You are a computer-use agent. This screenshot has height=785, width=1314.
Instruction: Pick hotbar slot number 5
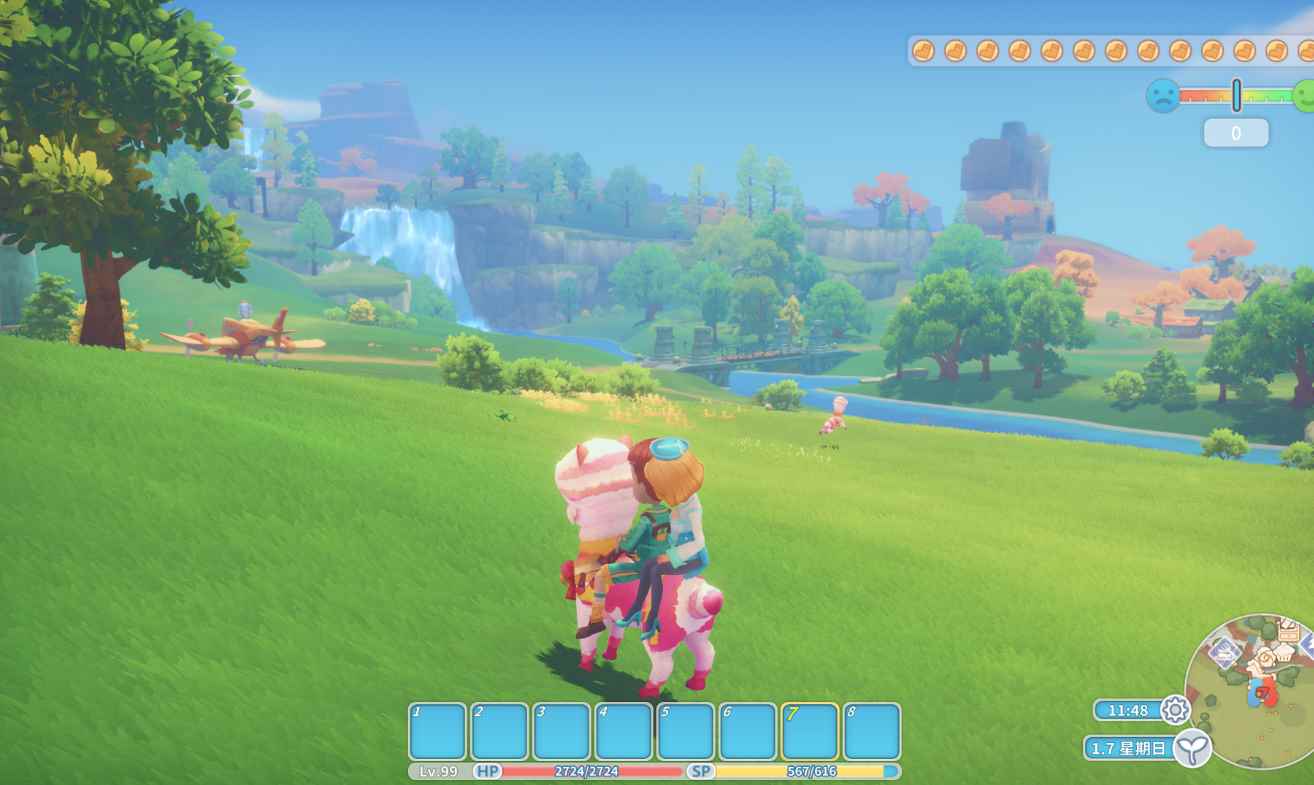[x=686, y=731]
